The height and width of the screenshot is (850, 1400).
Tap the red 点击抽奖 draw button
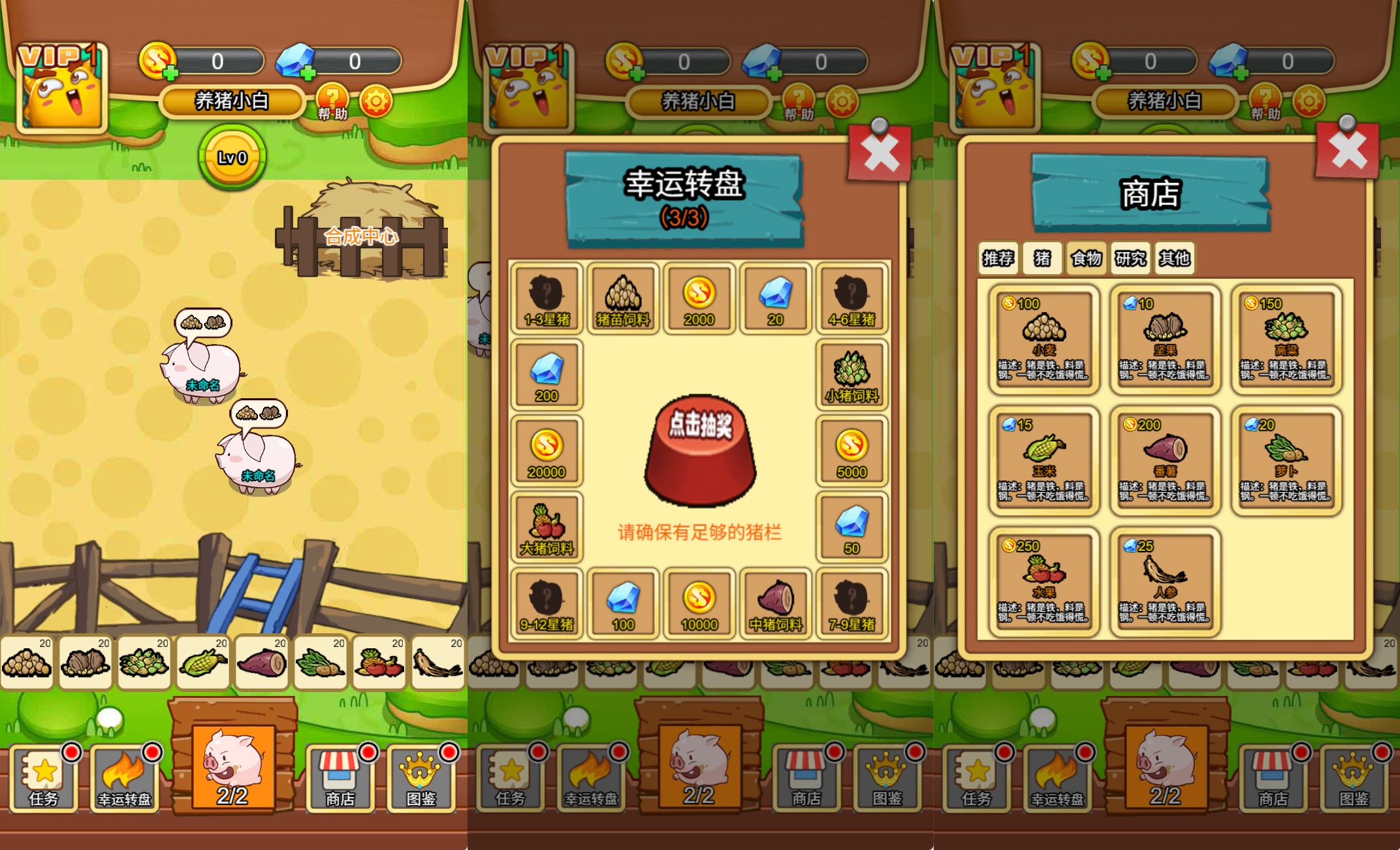pos(700,450)
